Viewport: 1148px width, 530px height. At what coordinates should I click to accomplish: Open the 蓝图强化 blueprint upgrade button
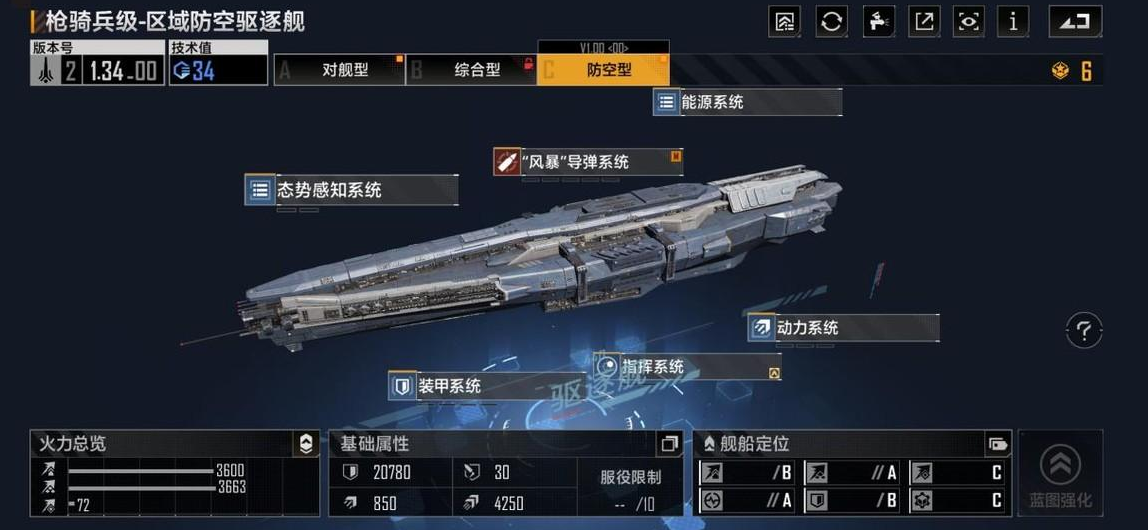click(1060, 474)
